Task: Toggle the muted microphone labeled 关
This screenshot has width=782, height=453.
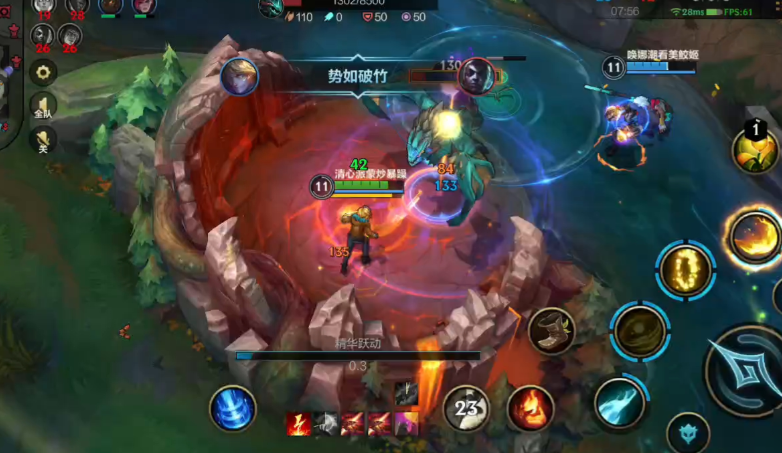Action: (x=42, y=141)
